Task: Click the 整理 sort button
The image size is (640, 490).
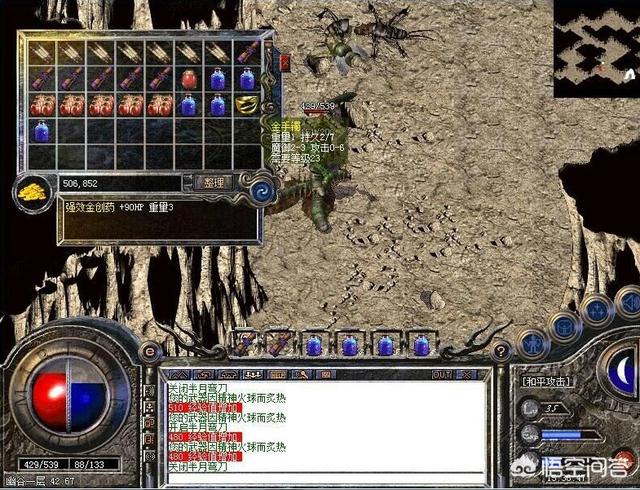Action: (215, 183)
